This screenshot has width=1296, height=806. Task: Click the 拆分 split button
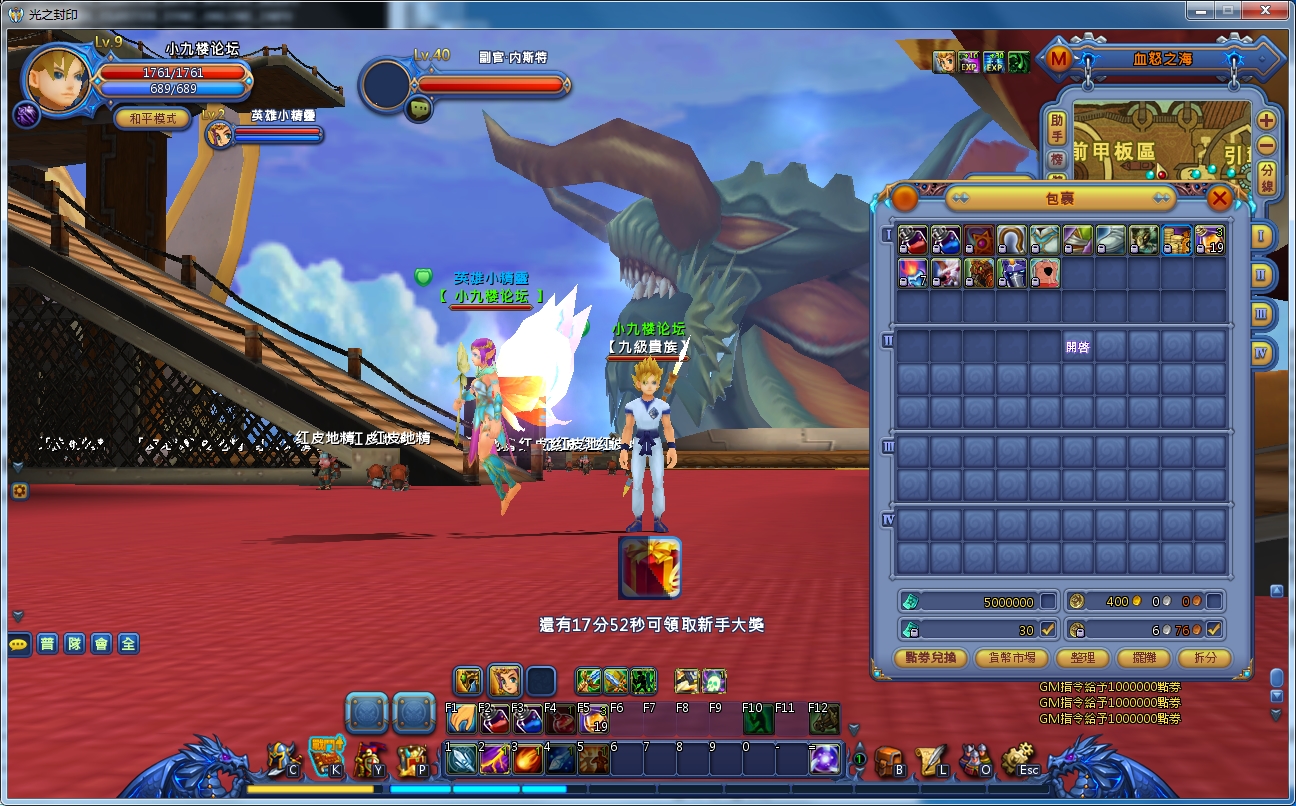[1204, 657]
